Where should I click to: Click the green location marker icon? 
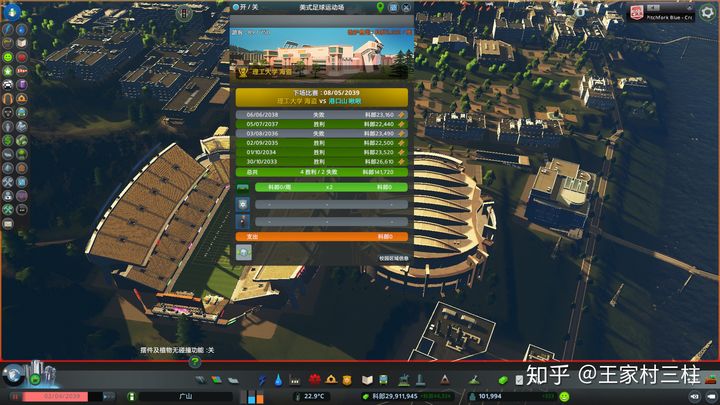point(381,7)
